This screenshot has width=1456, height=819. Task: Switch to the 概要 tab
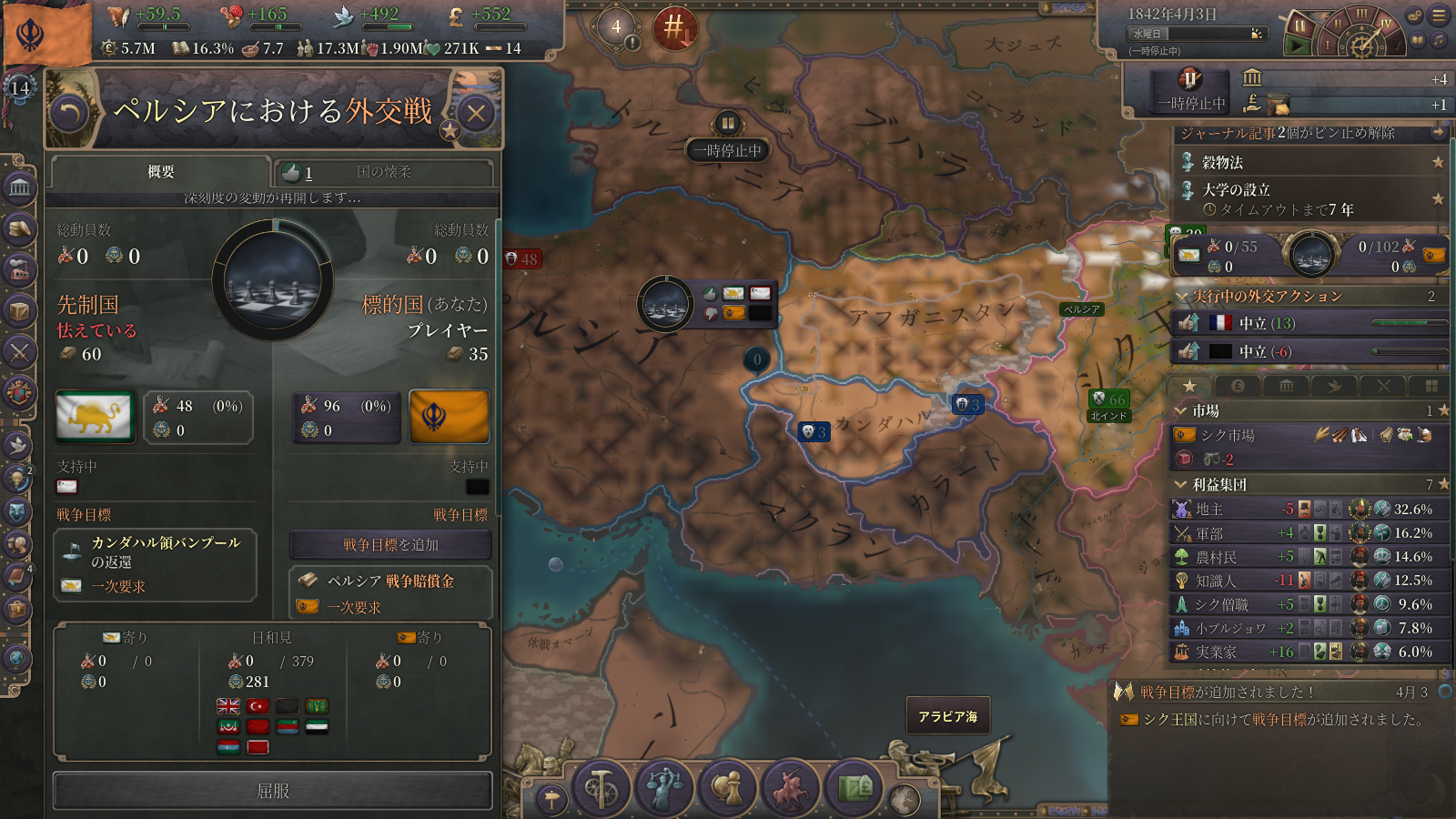coord(161,172)
